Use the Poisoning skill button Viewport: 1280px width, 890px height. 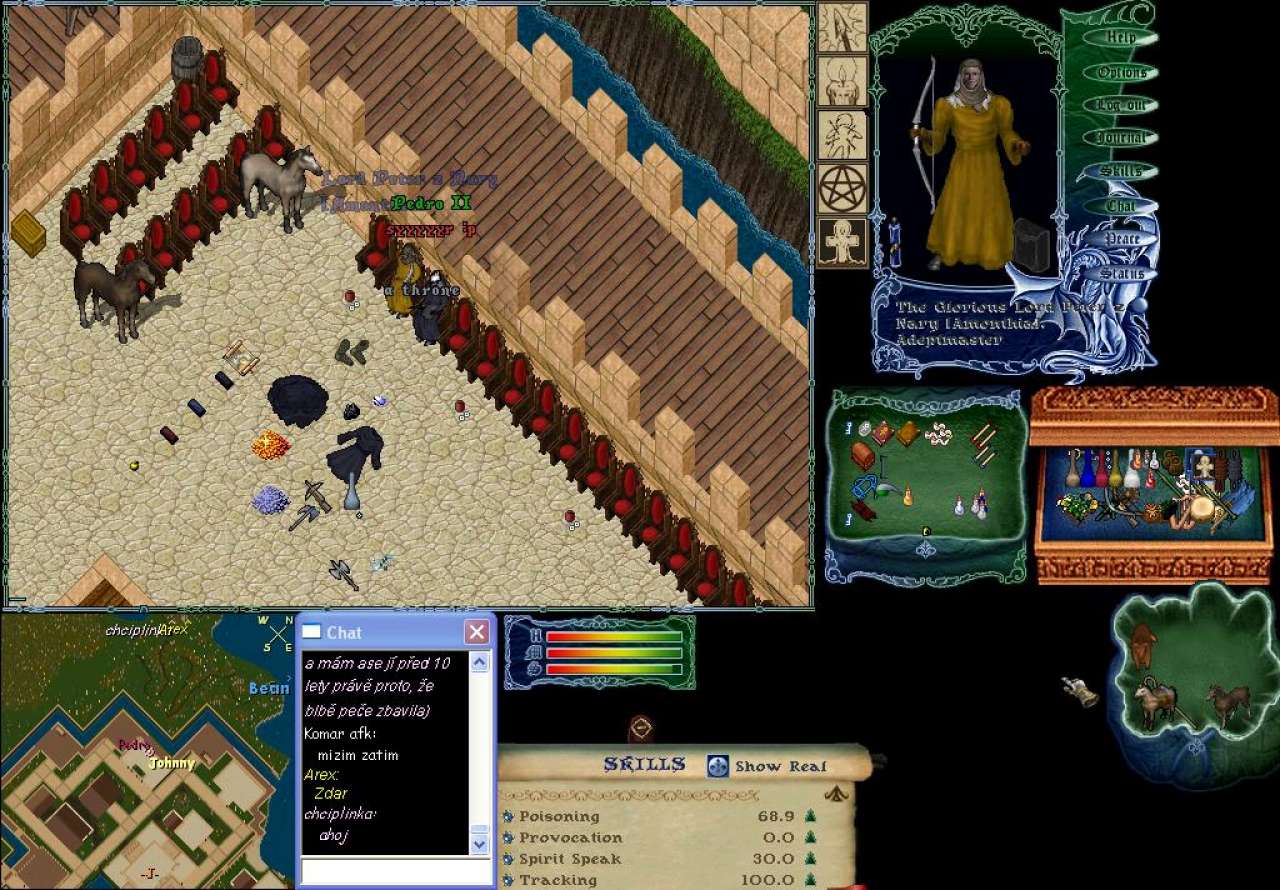pos(507,816)
